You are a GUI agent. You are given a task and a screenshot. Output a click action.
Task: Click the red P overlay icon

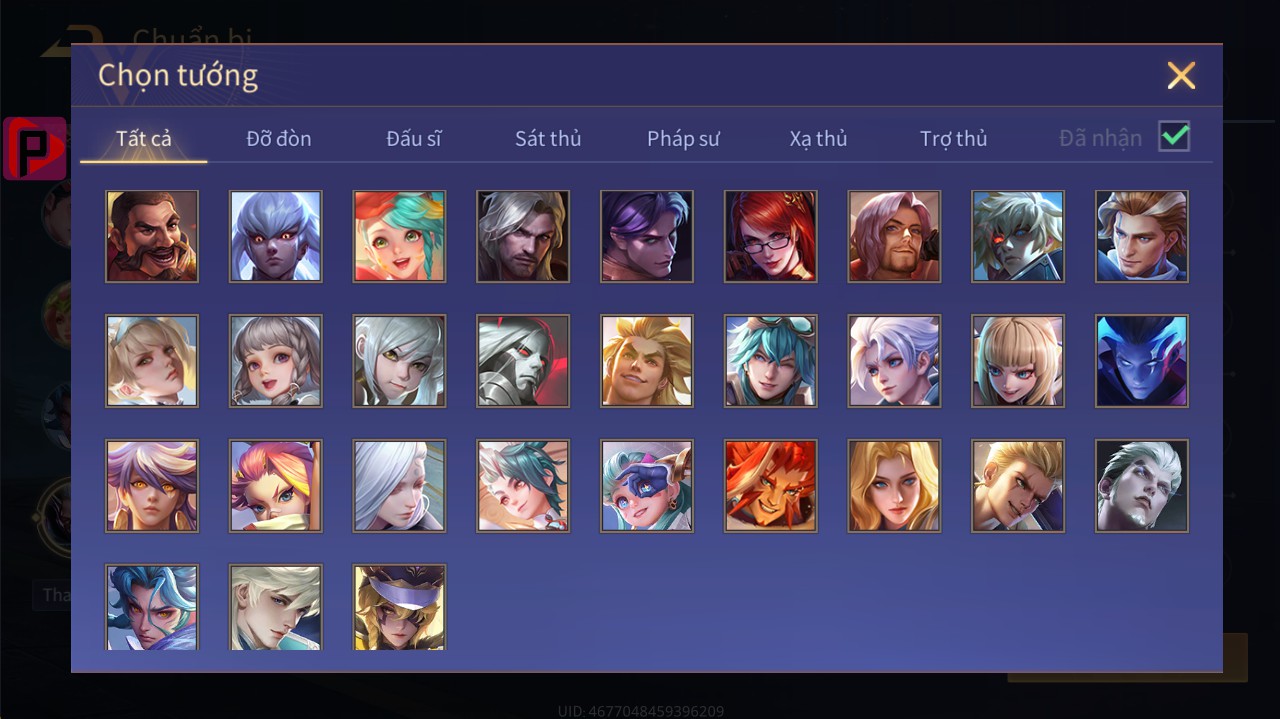[35, 148]
